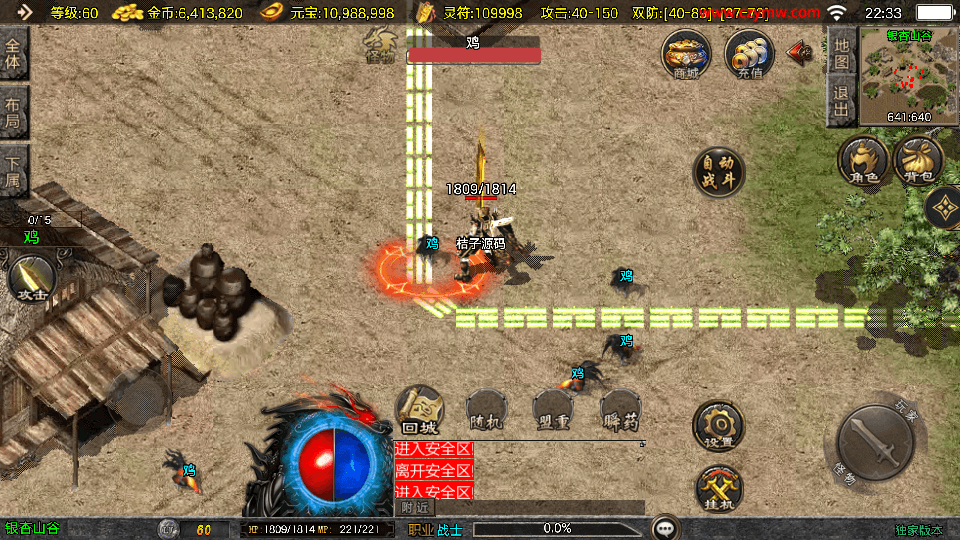
Task: Use the 回城 return scroll
Action: 420,408
